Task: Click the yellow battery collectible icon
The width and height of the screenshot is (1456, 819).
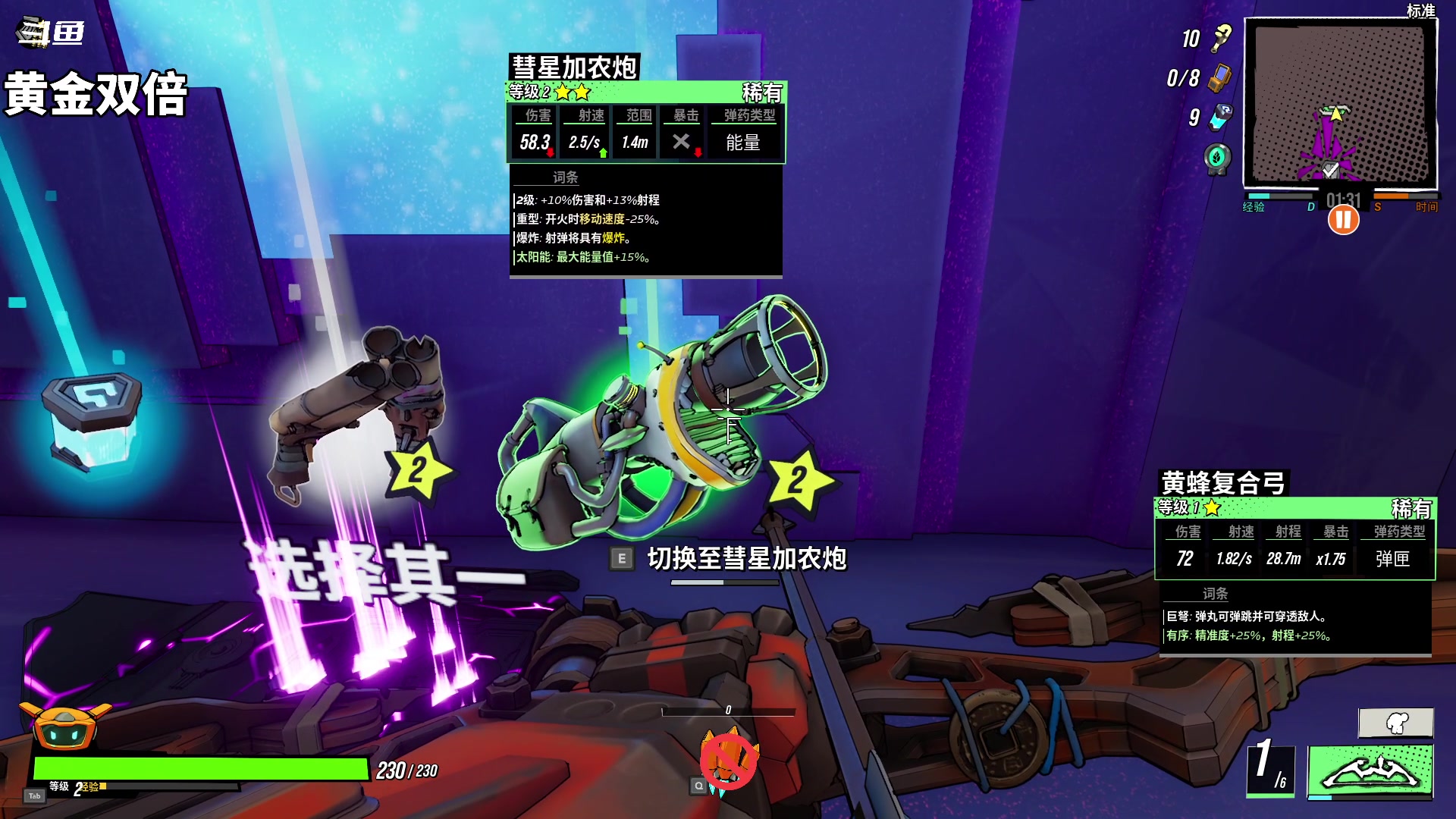Action: tap(1219, 77)
